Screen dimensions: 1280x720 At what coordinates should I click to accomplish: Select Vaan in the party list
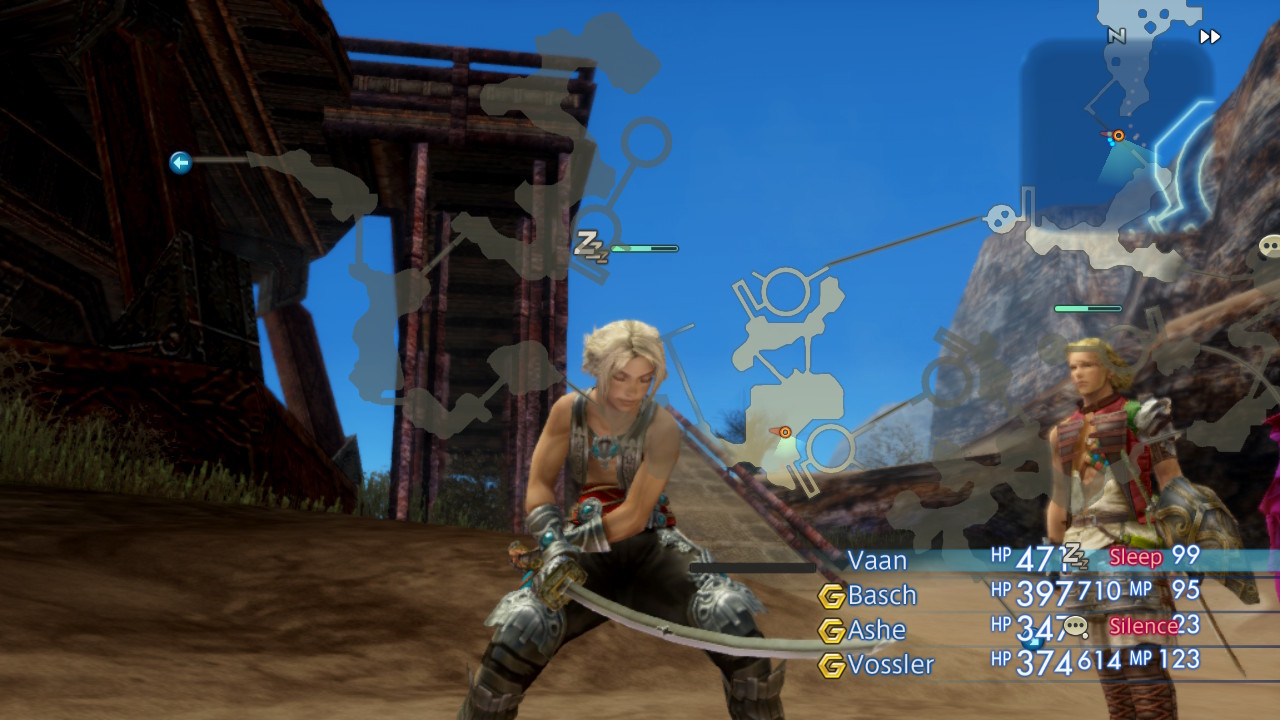877,560
